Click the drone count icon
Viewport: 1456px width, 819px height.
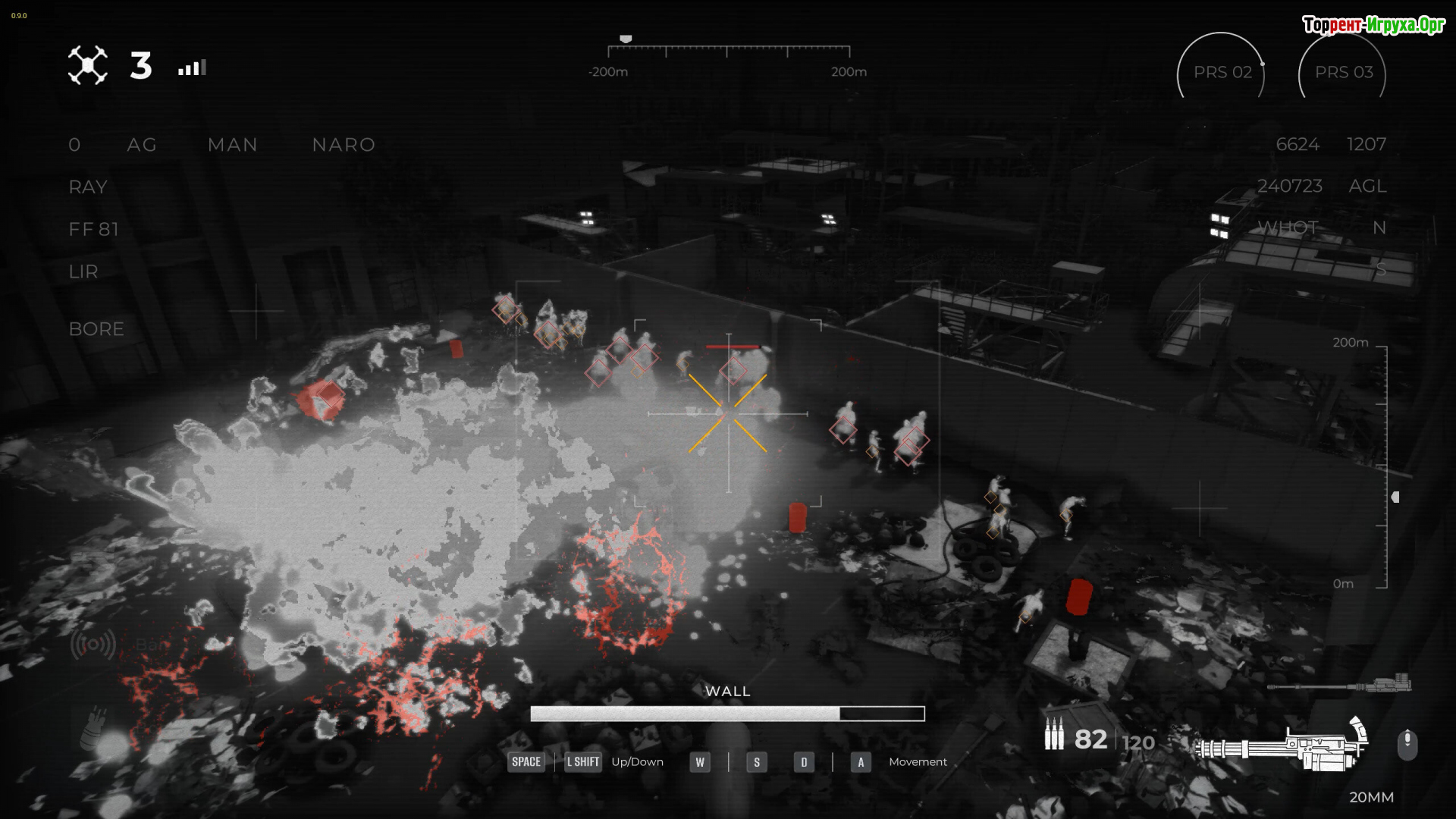88,66
